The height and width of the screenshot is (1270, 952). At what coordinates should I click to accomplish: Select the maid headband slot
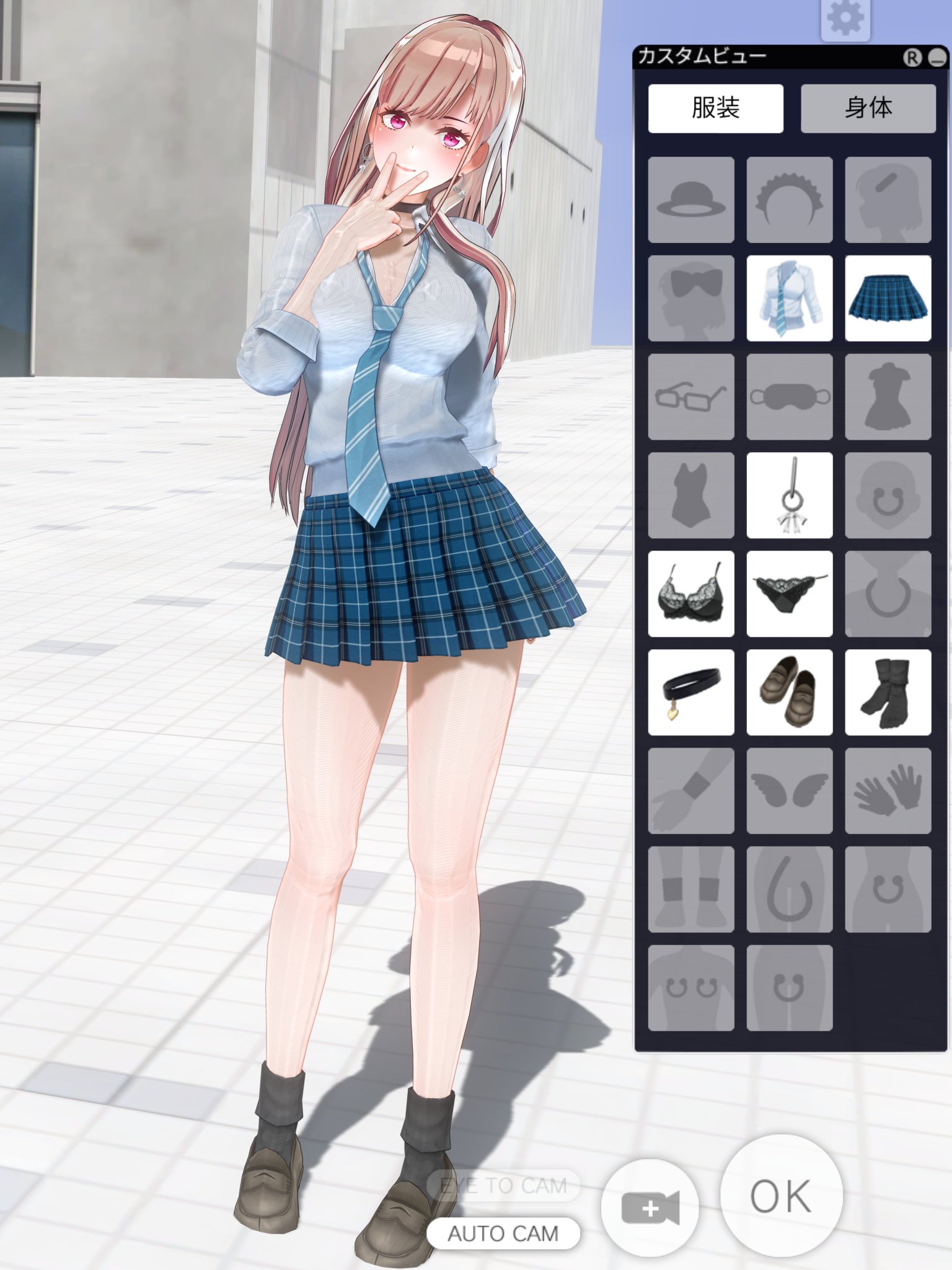(790, 200)
